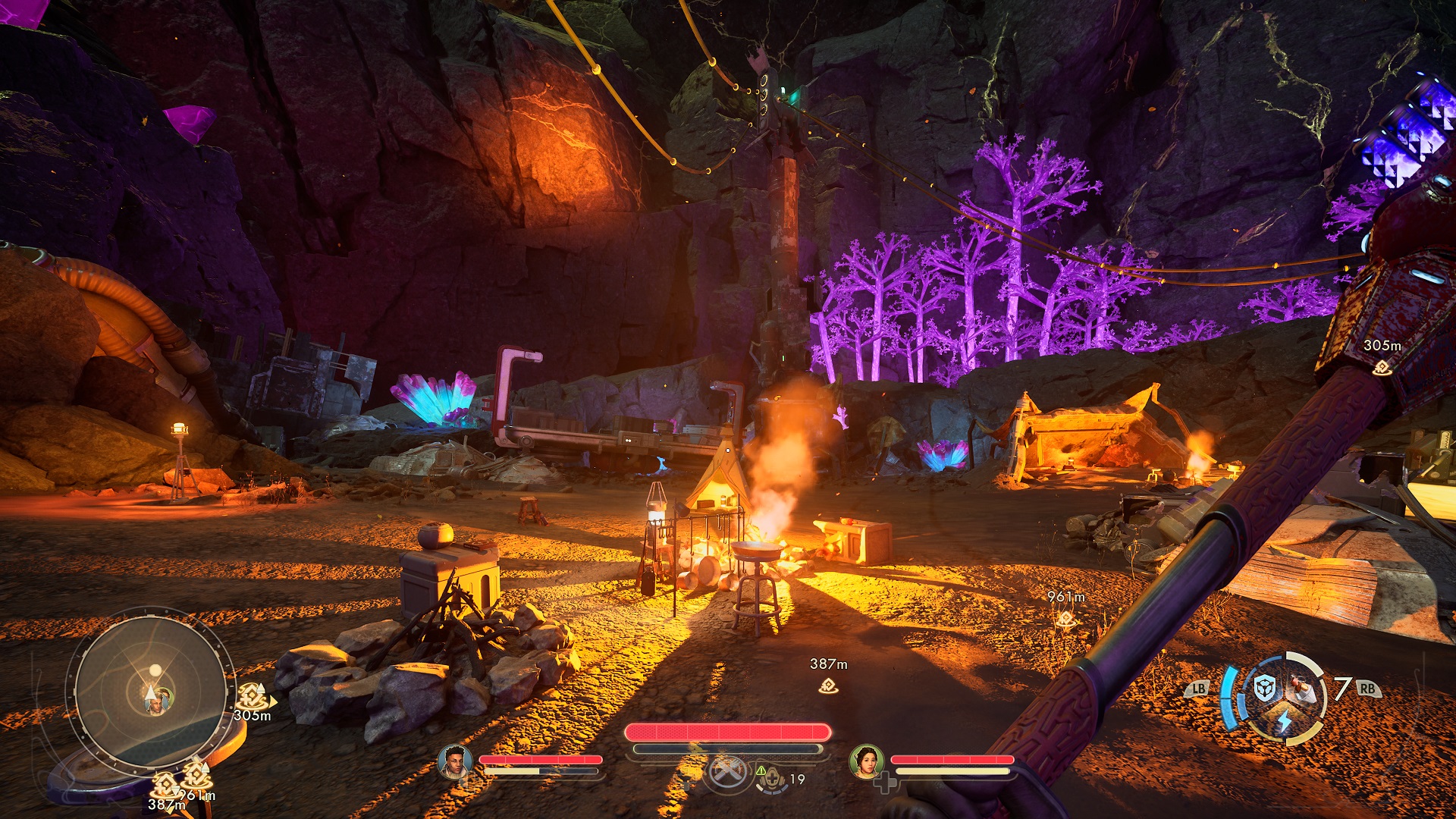Screen dimensions: 1456x819
Task: Activate the shield gadget icon
Action: 1264,689
